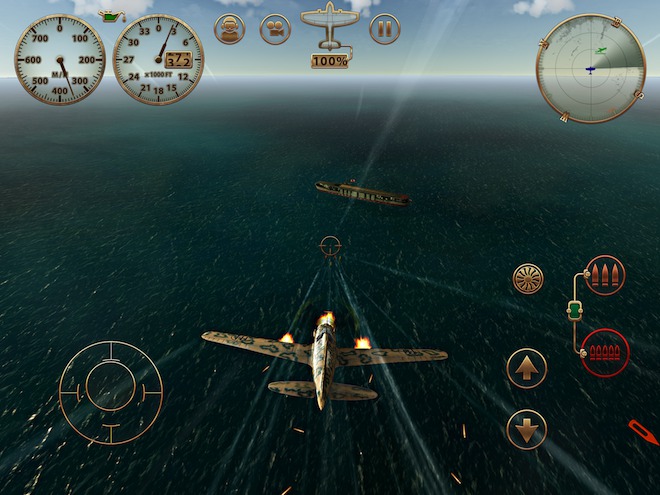Click the radar minimap
The width and height of the screenshot is (660, 495).
coord(589,68)
